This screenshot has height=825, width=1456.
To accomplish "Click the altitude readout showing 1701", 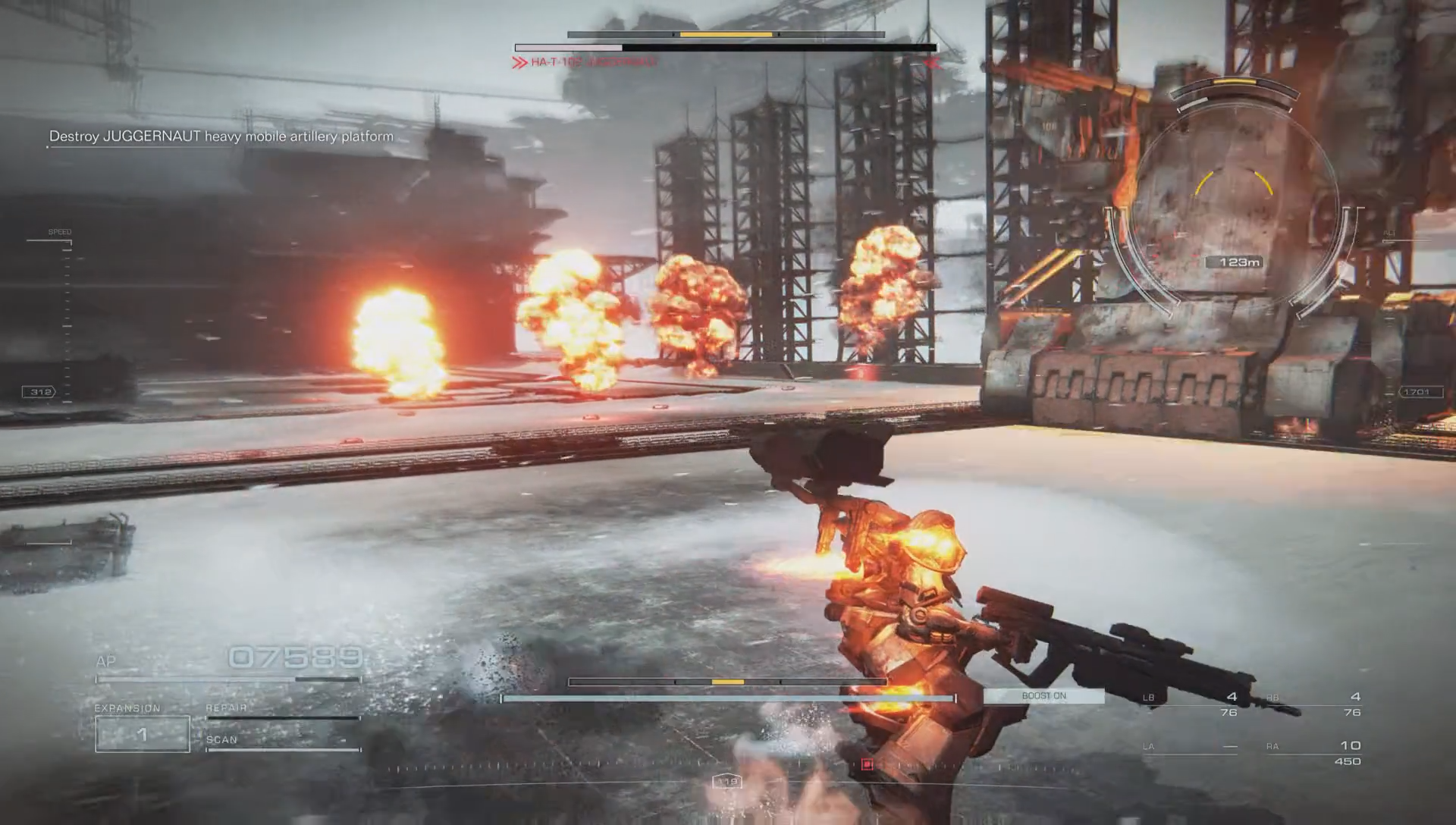I will (x=1420, y=391).
